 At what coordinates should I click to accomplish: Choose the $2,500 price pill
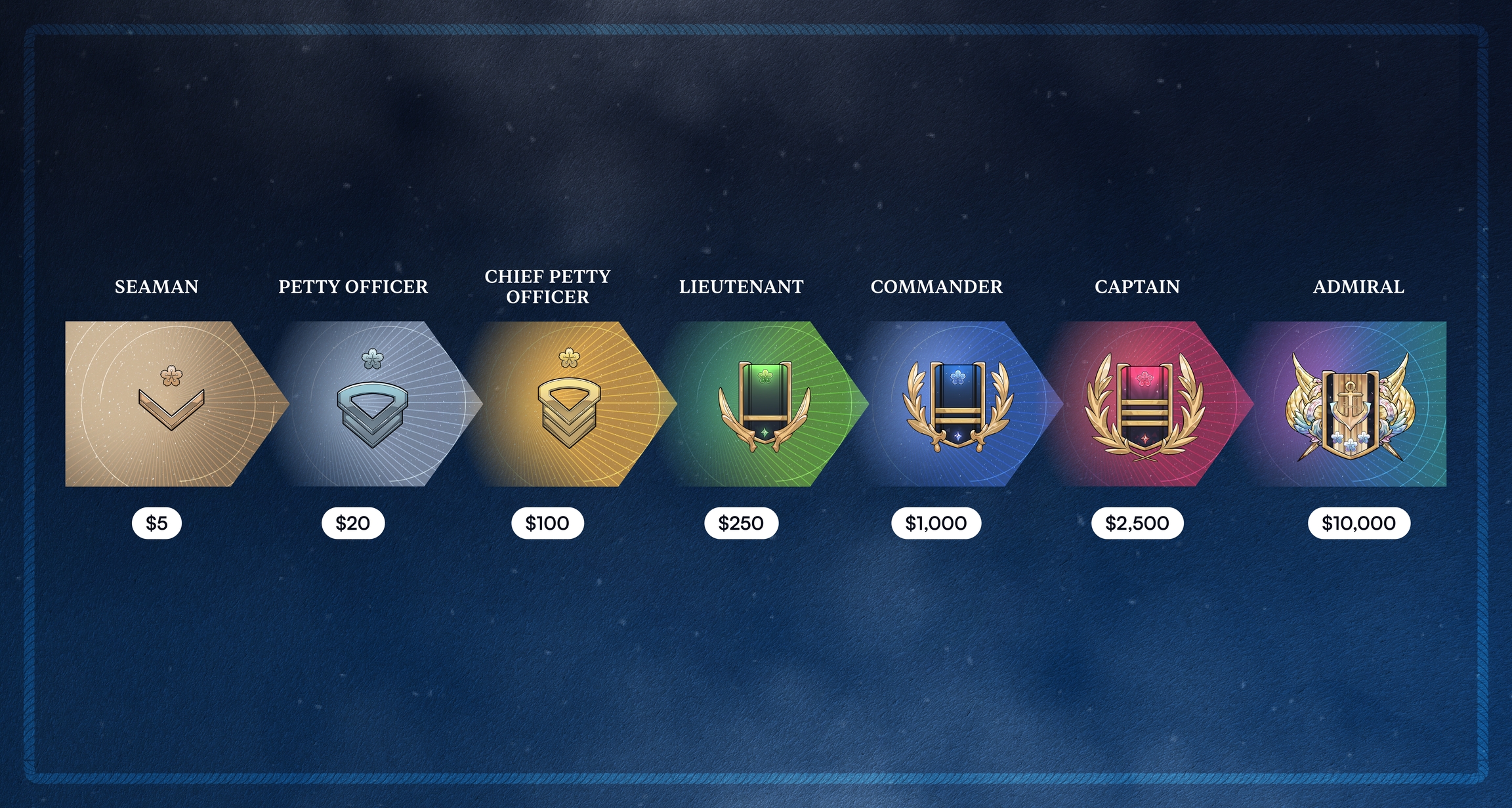coord(1137,523)
